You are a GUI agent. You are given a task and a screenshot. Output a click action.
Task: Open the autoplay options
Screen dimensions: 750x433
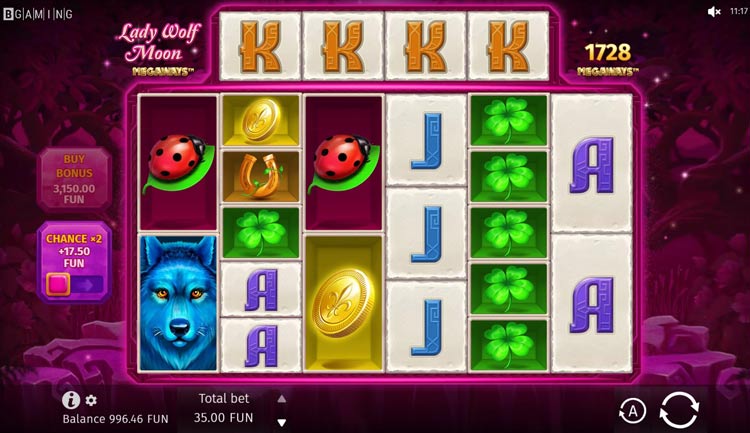click(632, 410)
